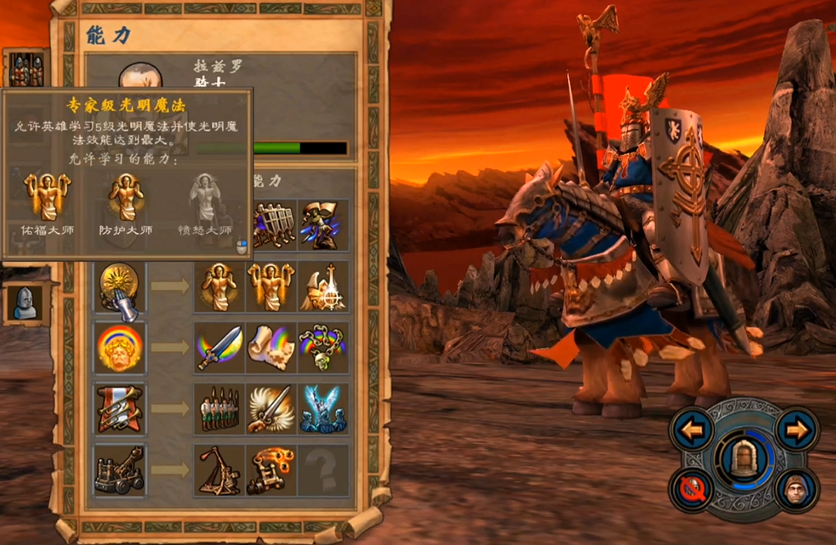This screenshot has width=836, height=545.
Task: Select the flaming ballista ability icon
Action: (271, 470)
